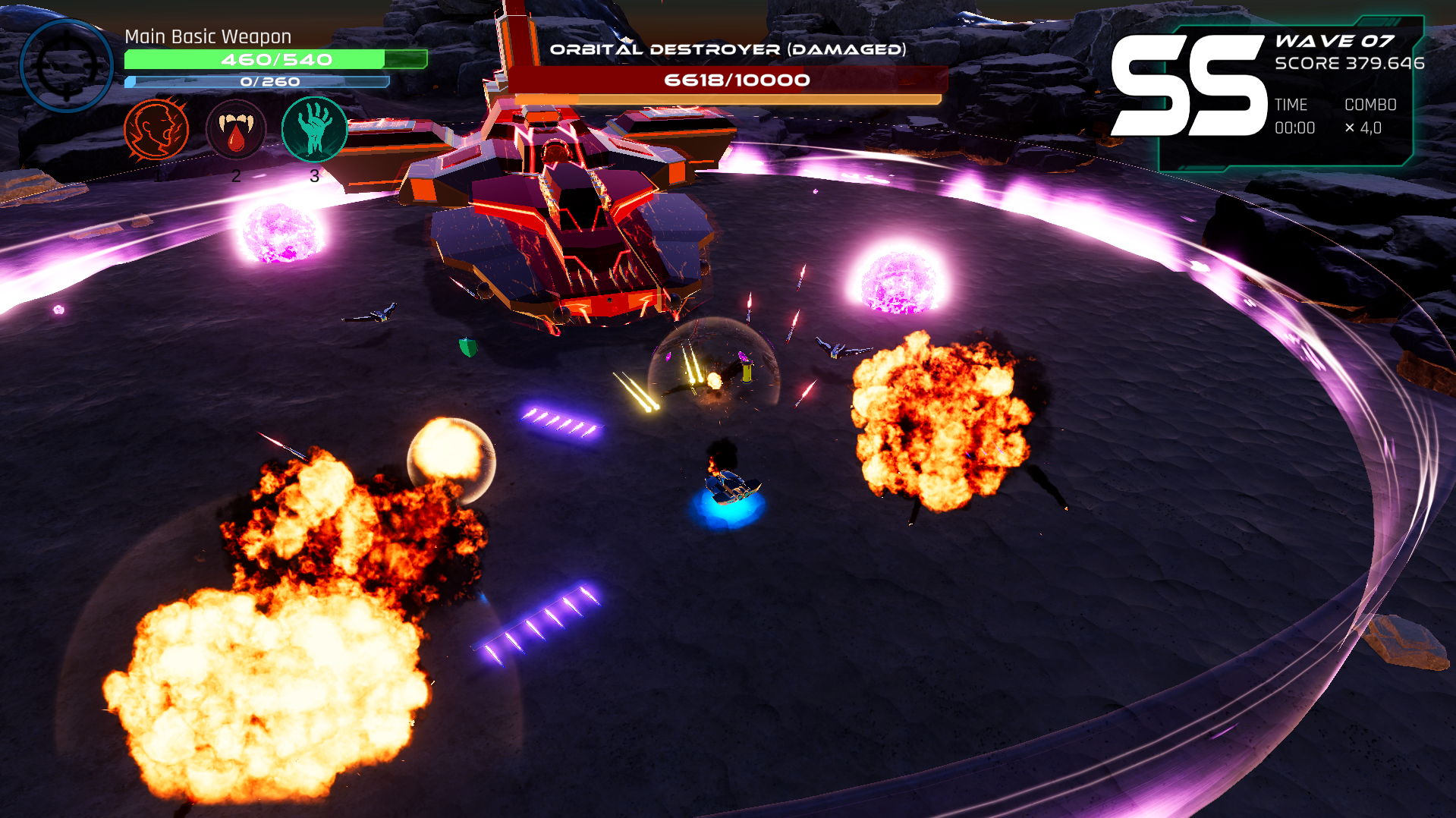
Task: Activate the orange screaming head ability
Action: (x=156, y=129)
